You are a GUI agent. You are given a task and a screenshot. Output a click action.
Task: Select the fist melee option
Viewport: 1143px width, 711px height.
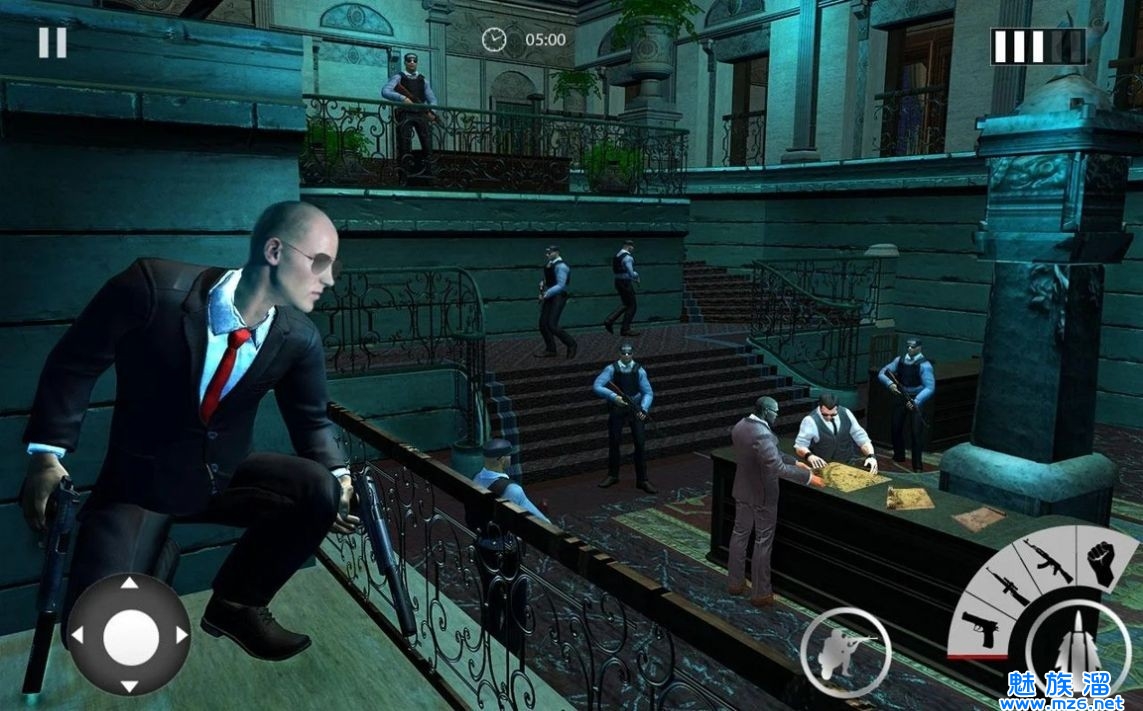tap(1102, 562)
